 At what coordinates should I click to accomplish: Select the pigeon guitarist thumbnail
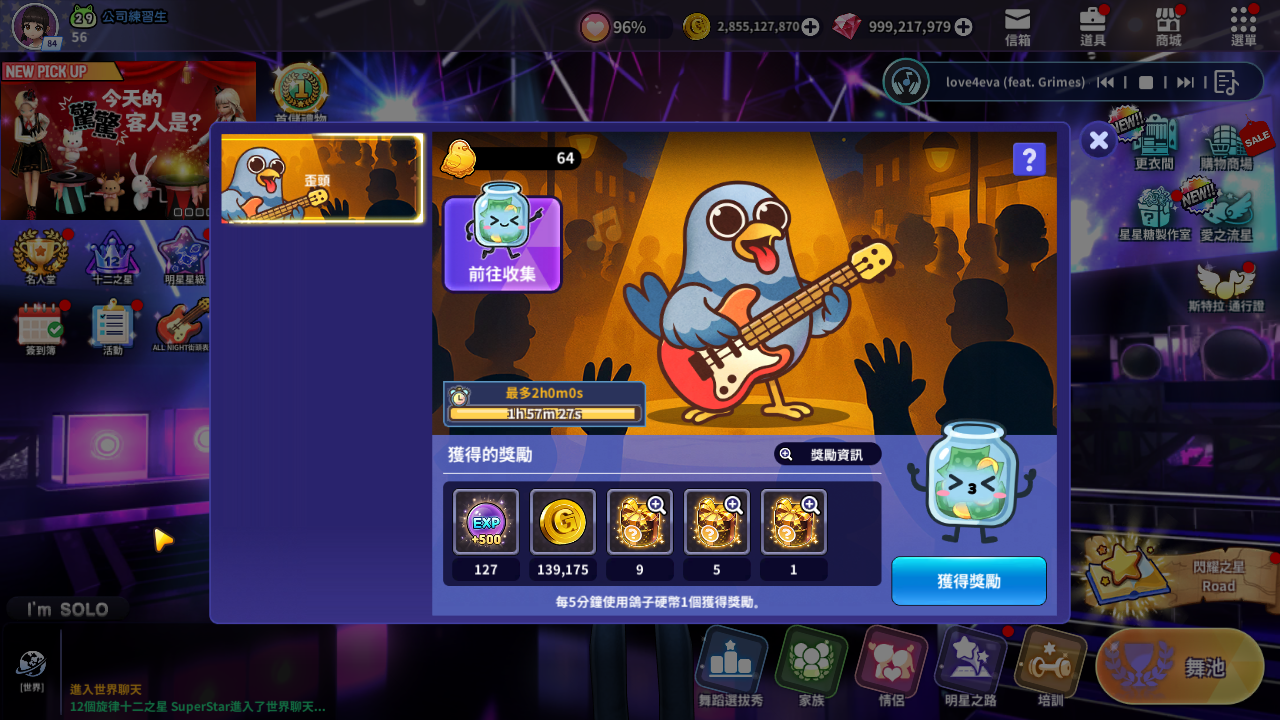pos(321,178)
